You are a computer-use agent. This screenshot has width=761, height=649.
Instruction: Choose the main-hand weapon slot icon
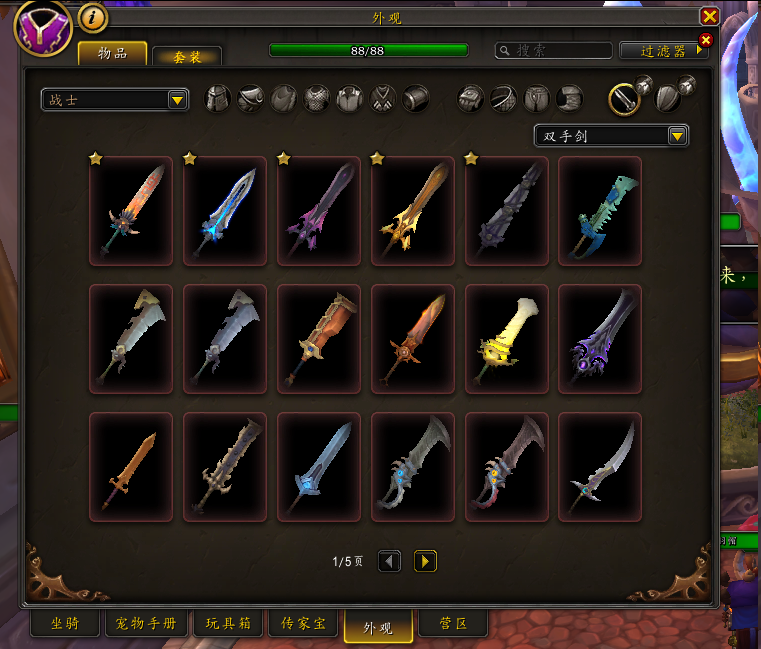[624, 98]
